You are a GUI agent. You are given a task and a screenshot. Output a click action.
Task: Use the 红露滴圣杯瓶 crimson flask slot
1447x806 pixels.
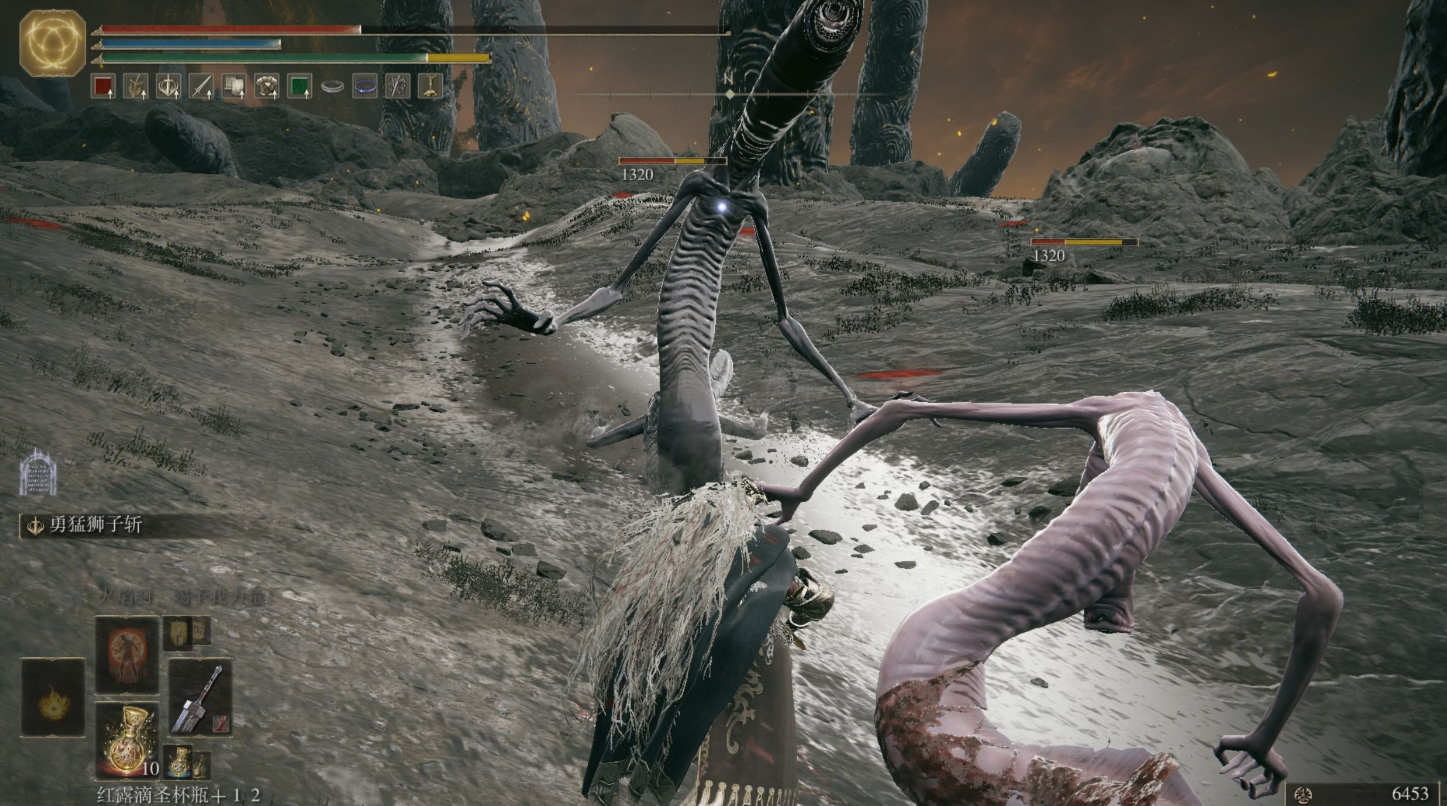[x=127, y=740]
